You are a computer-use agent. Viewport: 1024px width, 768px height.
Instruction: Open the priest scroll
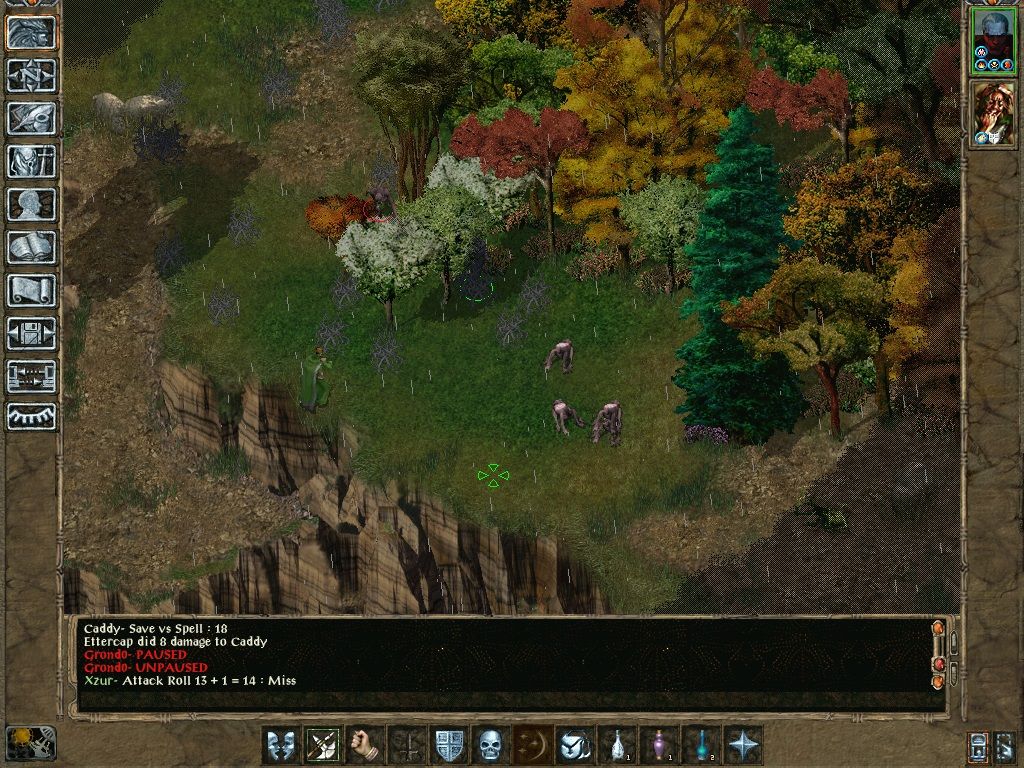click(31, 290)
